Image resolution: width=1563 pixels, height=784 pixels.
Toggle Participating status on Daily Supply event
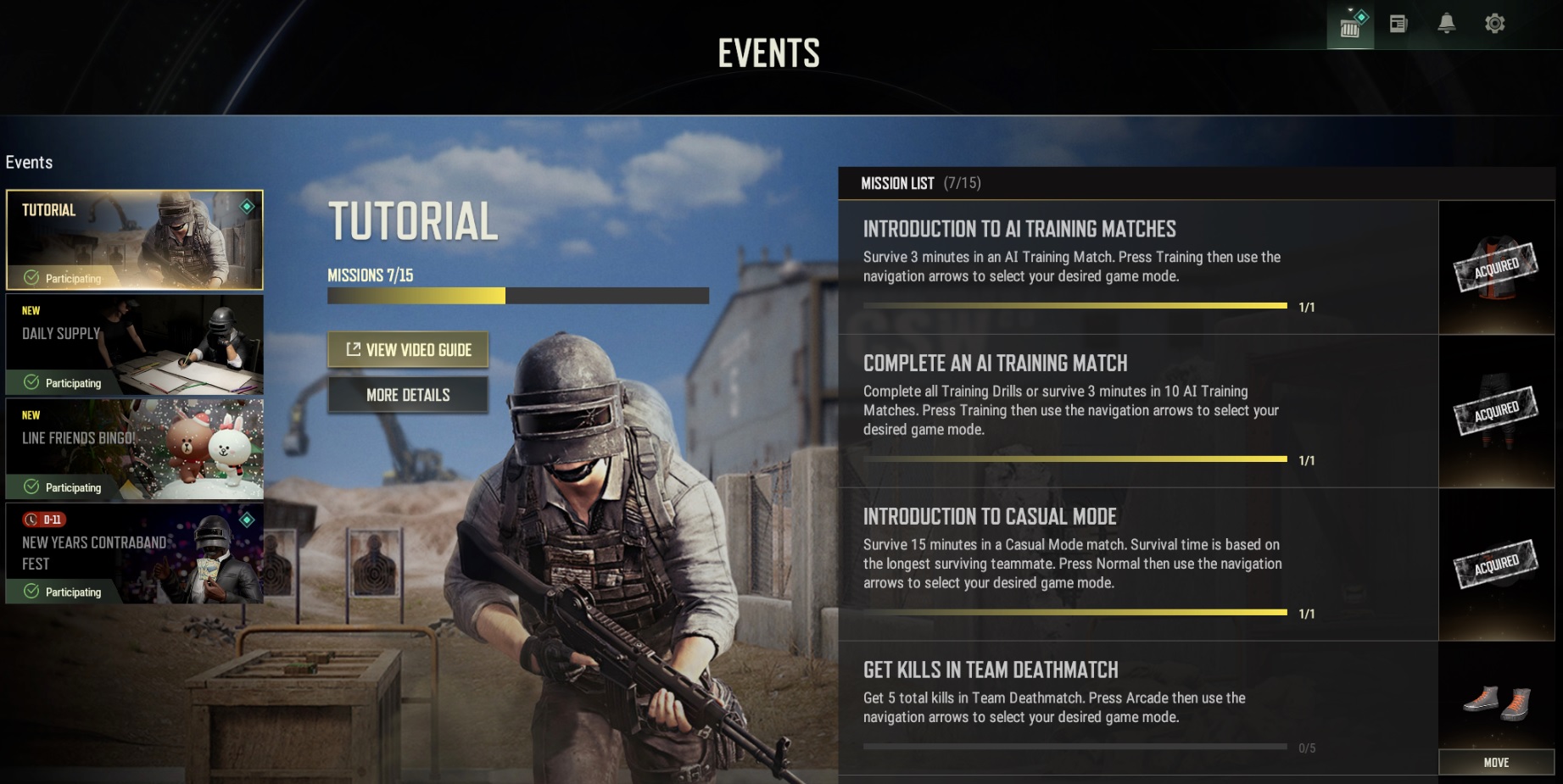click(x=31, y=382)
